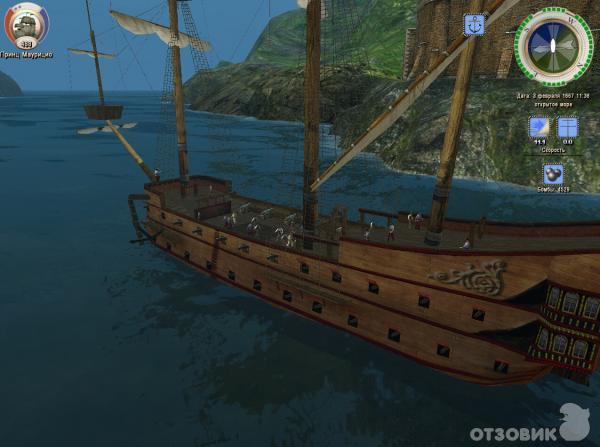Click the anchor icon near the compass
The image size is (600, 447).
[475, 24]
